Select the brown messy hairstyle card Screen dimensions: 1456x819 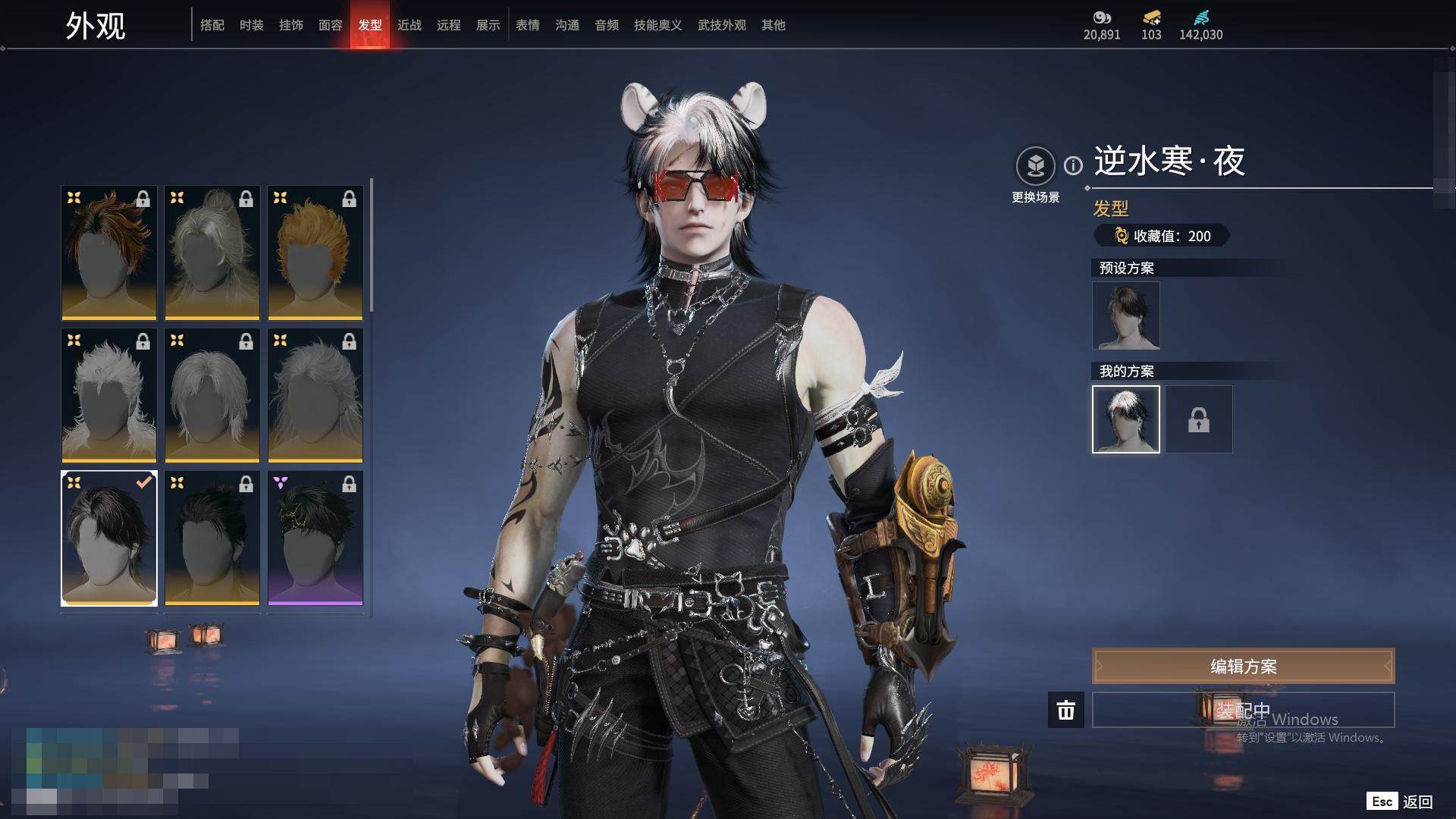click(x=109, y=253)
